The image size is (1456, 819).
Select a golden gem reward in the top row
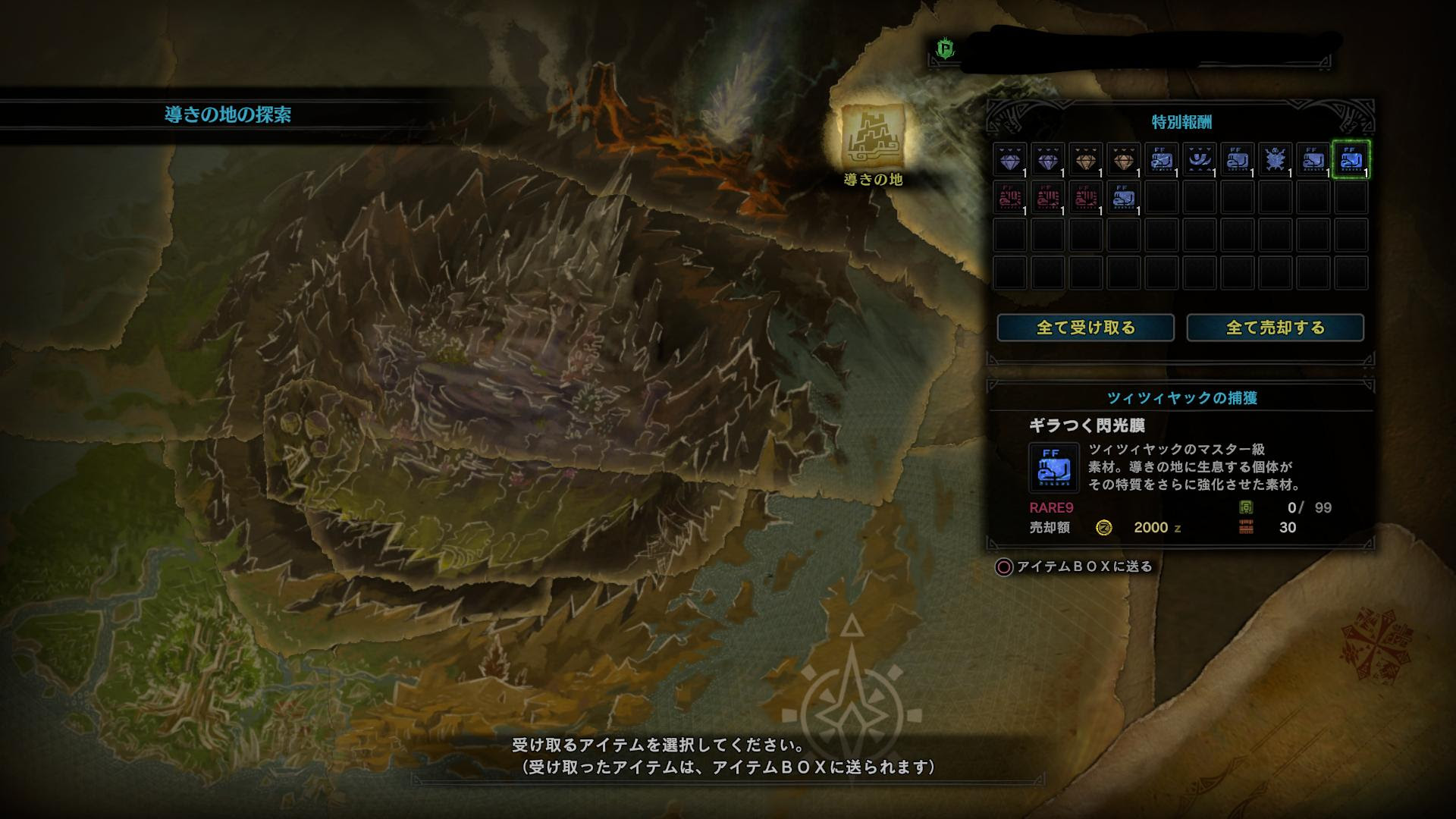click(x=1086, y=159)
